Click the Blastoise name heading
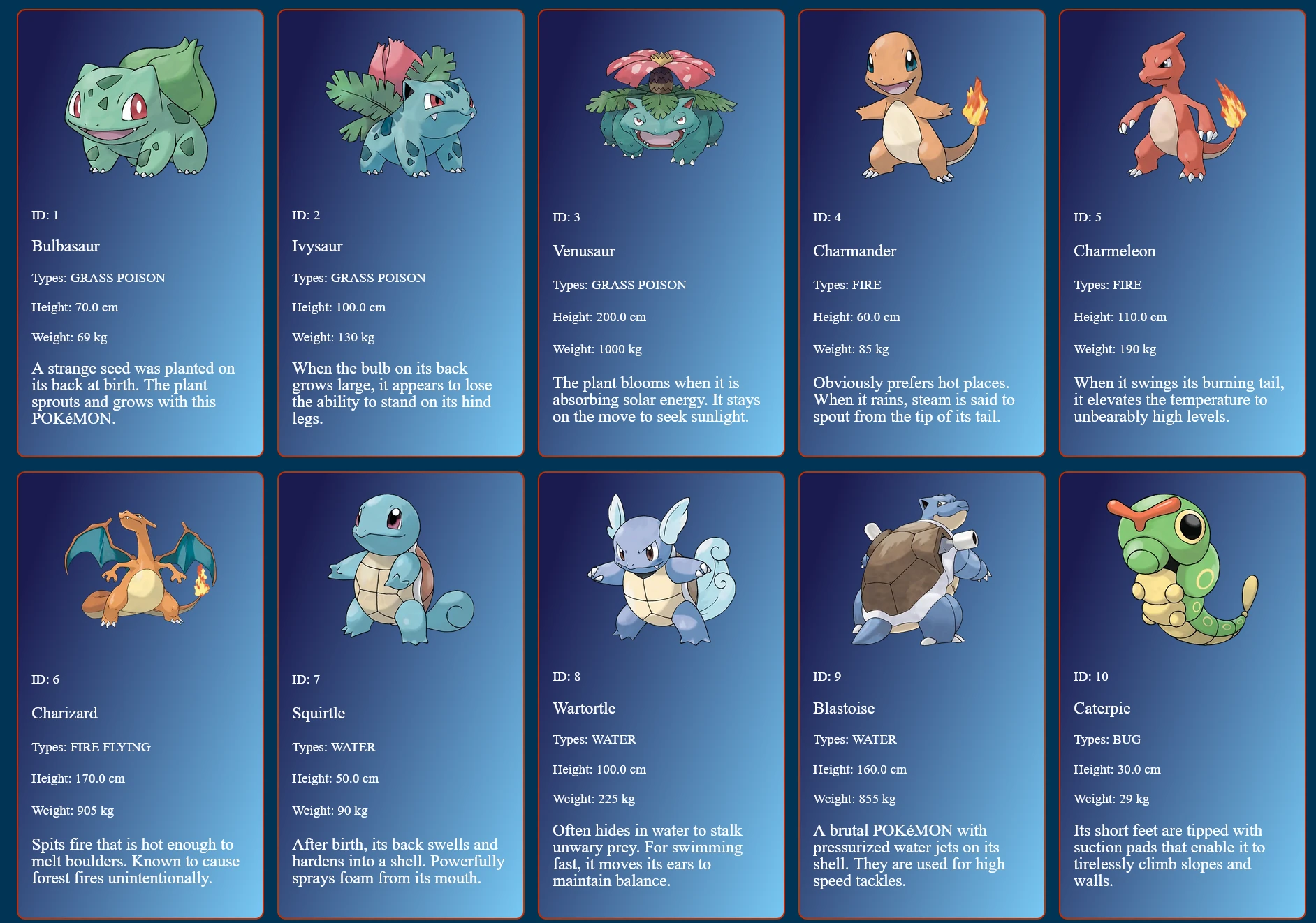The height and width of the screenshot is (923, 1316). click(x=843, y=708)
